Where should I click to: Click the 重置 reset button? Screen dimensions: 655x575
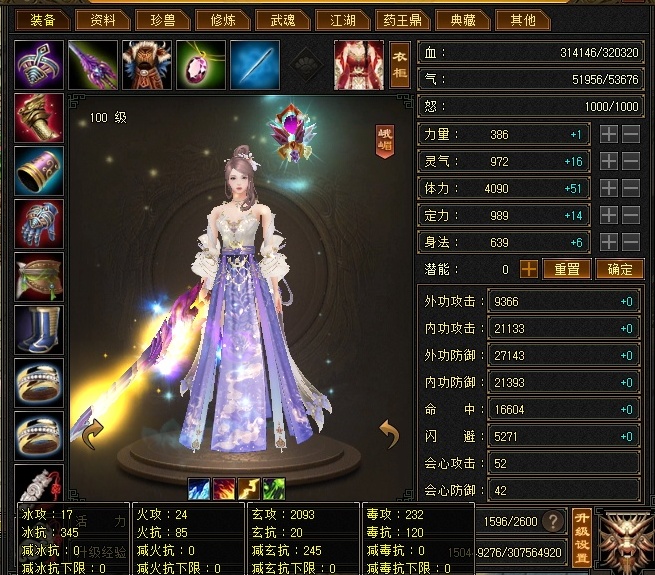[567, 269]
